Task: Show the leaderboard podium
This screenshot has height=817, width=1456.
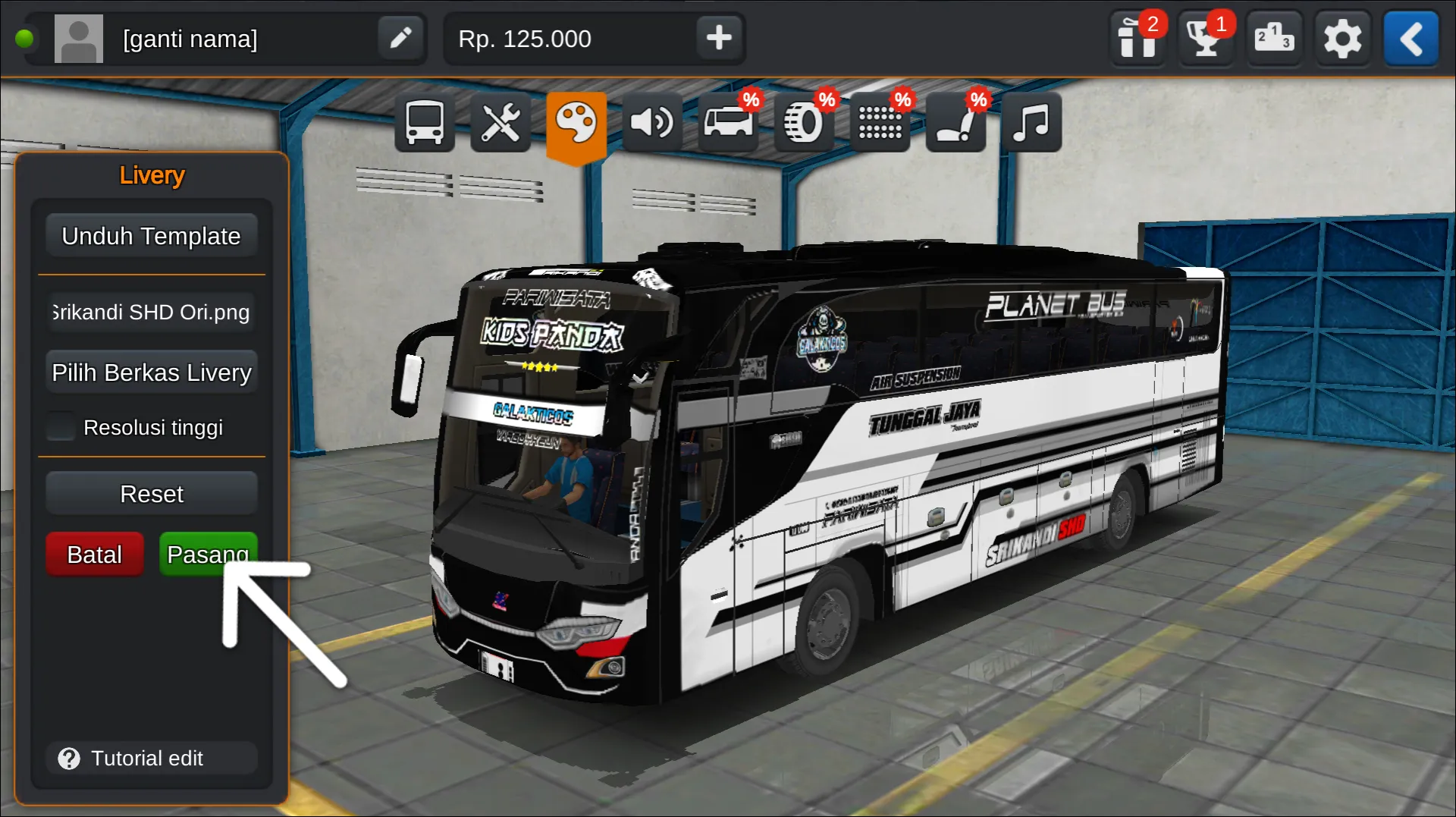Action: point(1273,38)
